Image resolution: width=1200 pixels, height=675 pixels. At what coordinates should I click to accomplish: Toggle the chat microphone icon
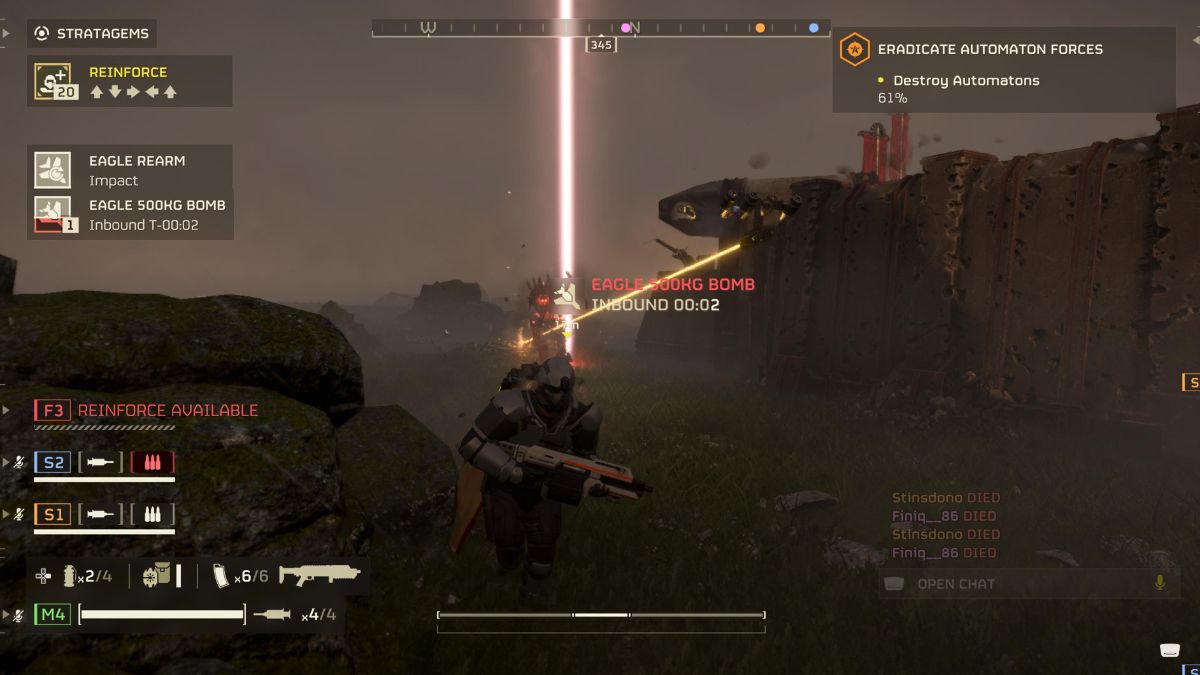click(1161, 582)
